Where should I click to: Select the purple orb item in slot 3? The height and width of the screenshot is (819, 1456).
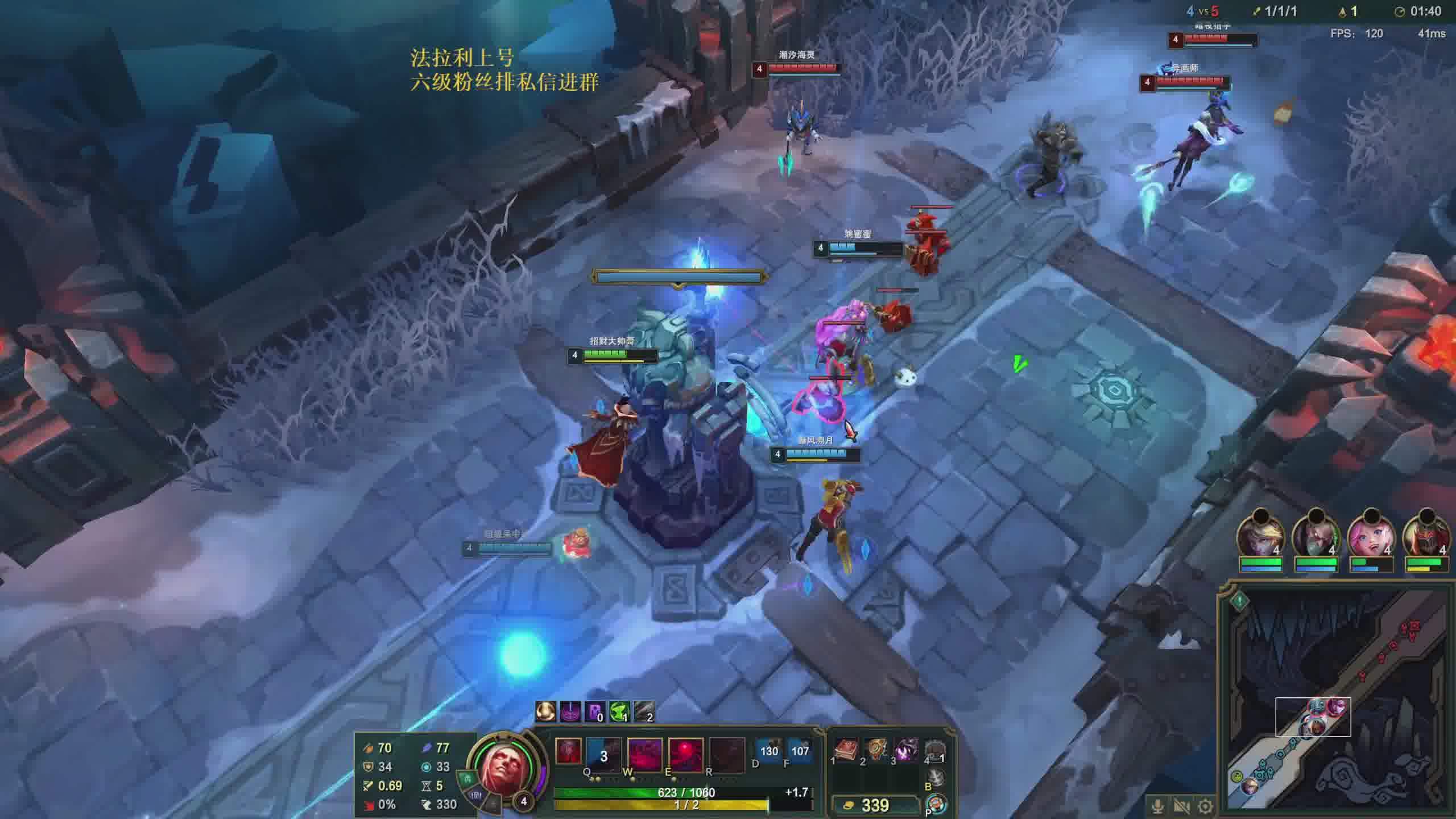click(x=907, y=751)
